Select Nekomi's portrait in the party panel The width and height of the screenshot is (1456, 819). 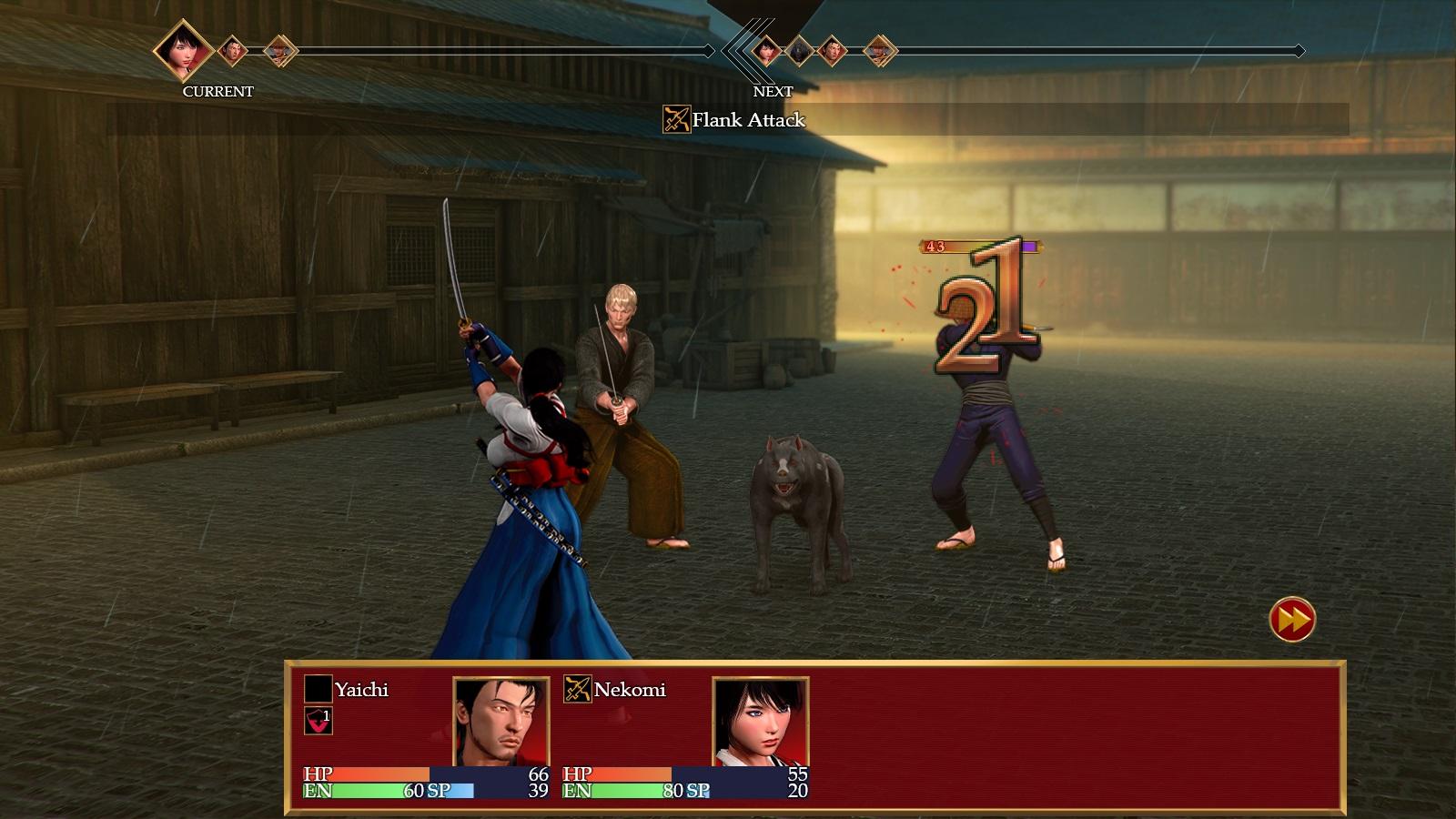click(760, 722)
